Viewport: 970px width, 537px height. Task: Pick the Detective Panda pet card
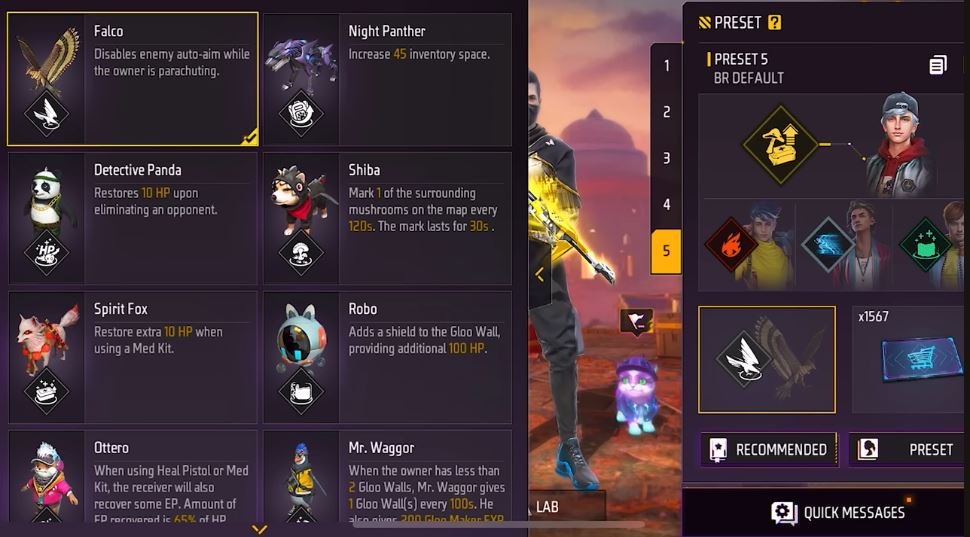(132, 218)
